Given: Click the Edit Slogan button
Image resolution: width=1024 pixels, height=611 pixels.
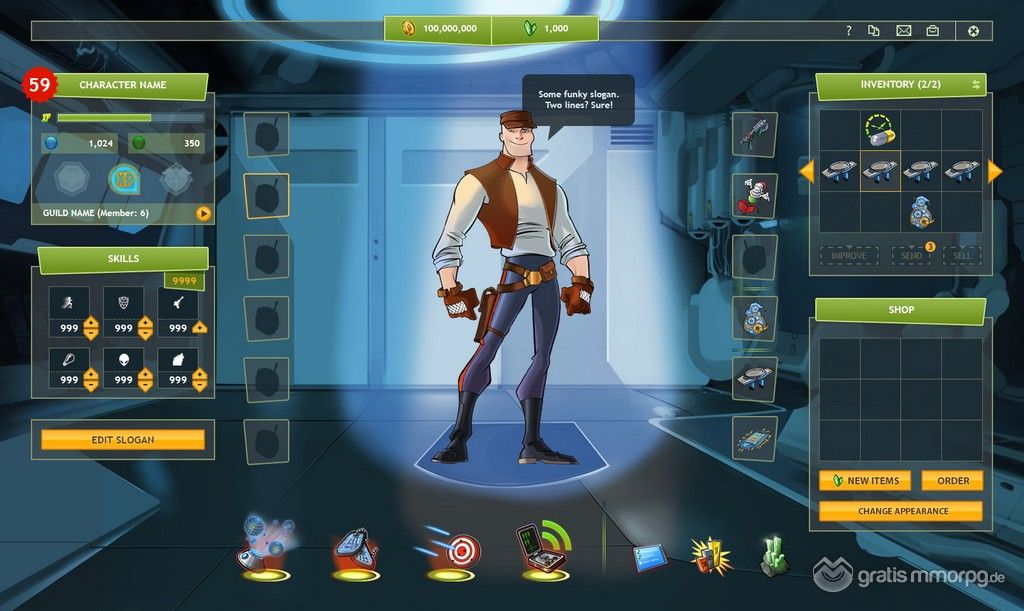Looking at the screenshot, I should (123, 440).
